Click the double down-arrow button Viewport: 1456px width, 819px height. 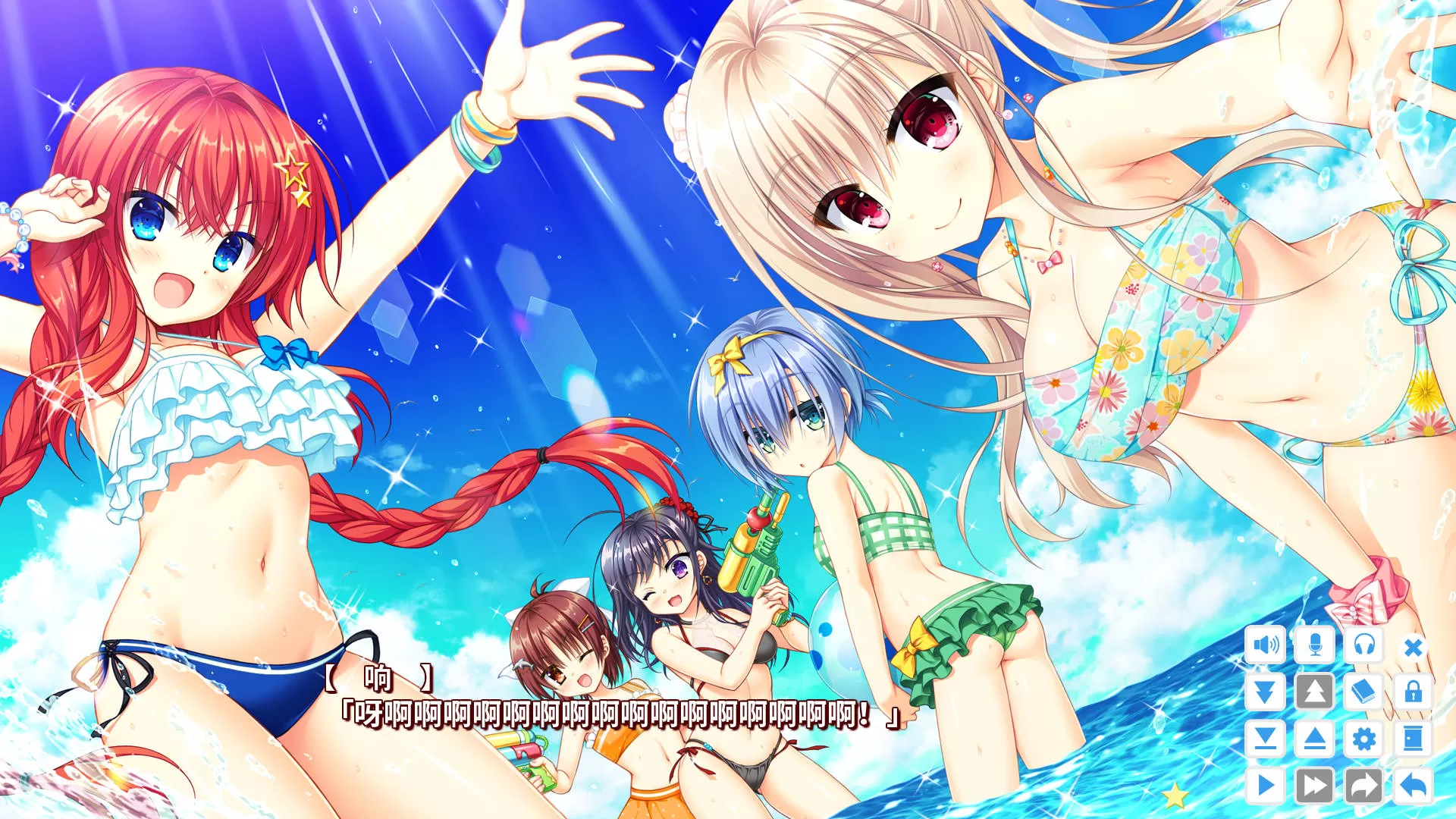point(1265,692)
